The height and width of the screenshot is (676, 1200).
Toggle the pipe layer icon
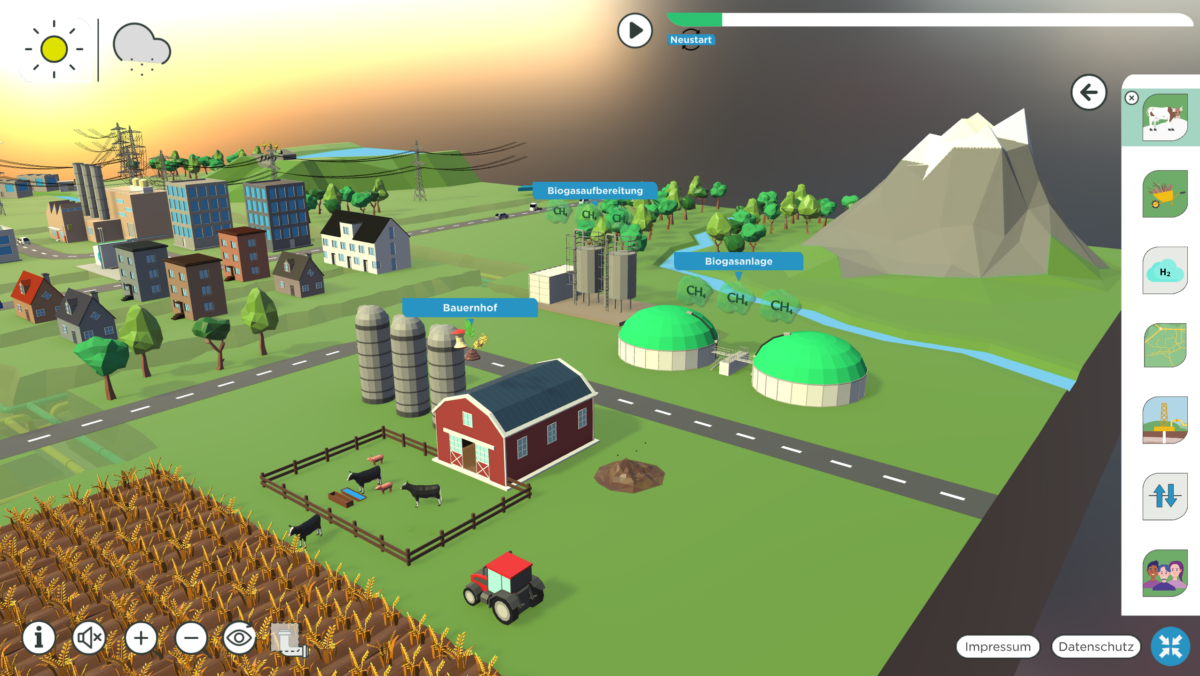(x=286, y=638)
